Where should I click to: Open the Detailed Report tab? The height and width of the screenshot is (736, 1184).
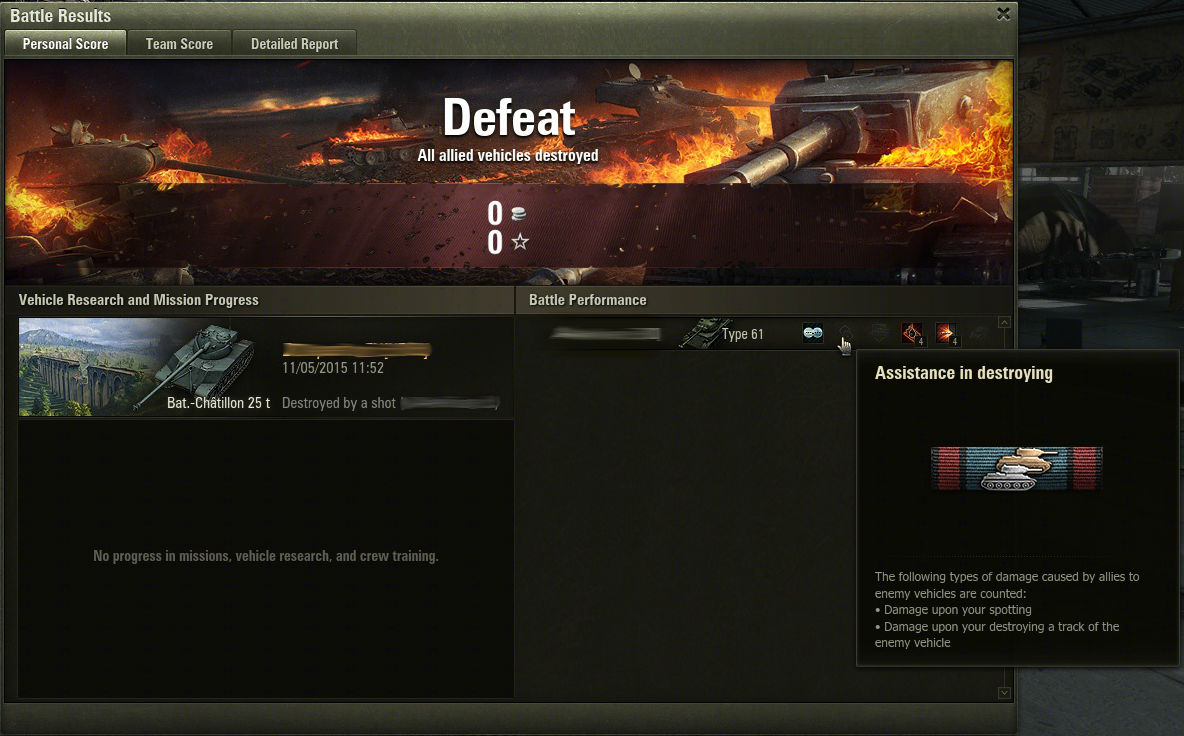(x=294, y=44)
